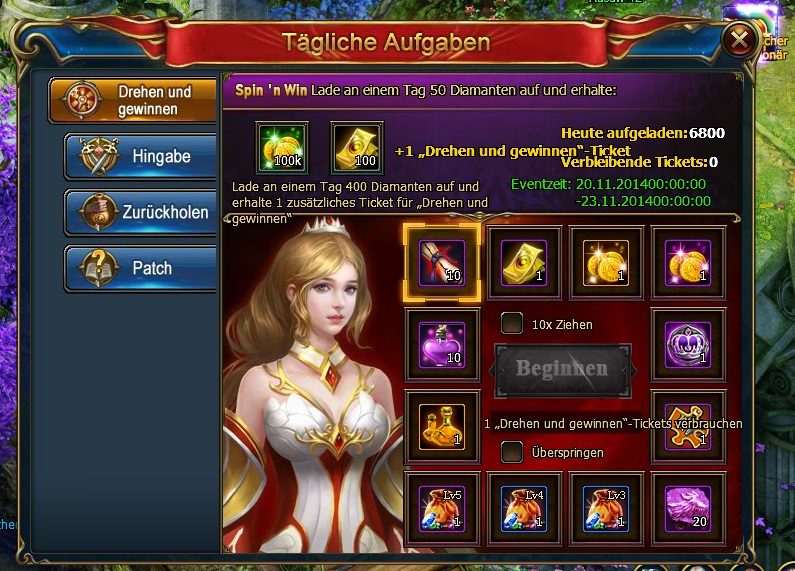Viewport: 795px width, 571px height.
Task: Pick the Lv3 gem bag prize
Action: (x=606, y=508)
